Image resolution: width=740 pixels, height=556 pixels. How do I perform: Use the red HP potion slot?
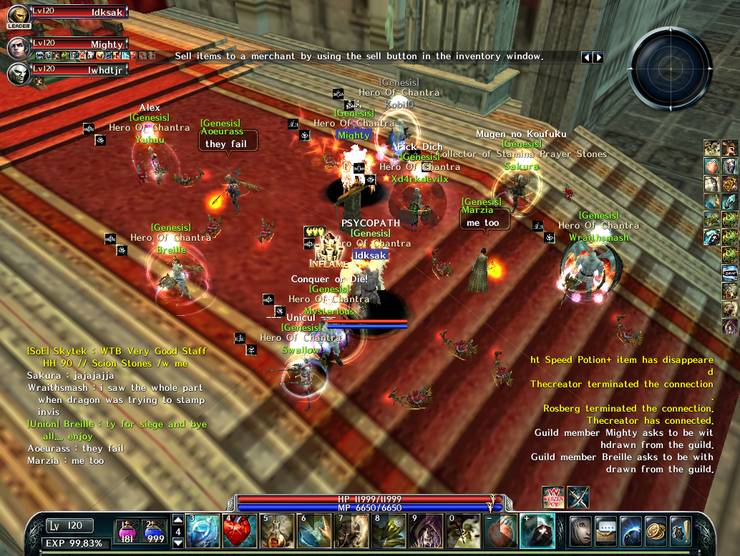[x=128, y=530]
